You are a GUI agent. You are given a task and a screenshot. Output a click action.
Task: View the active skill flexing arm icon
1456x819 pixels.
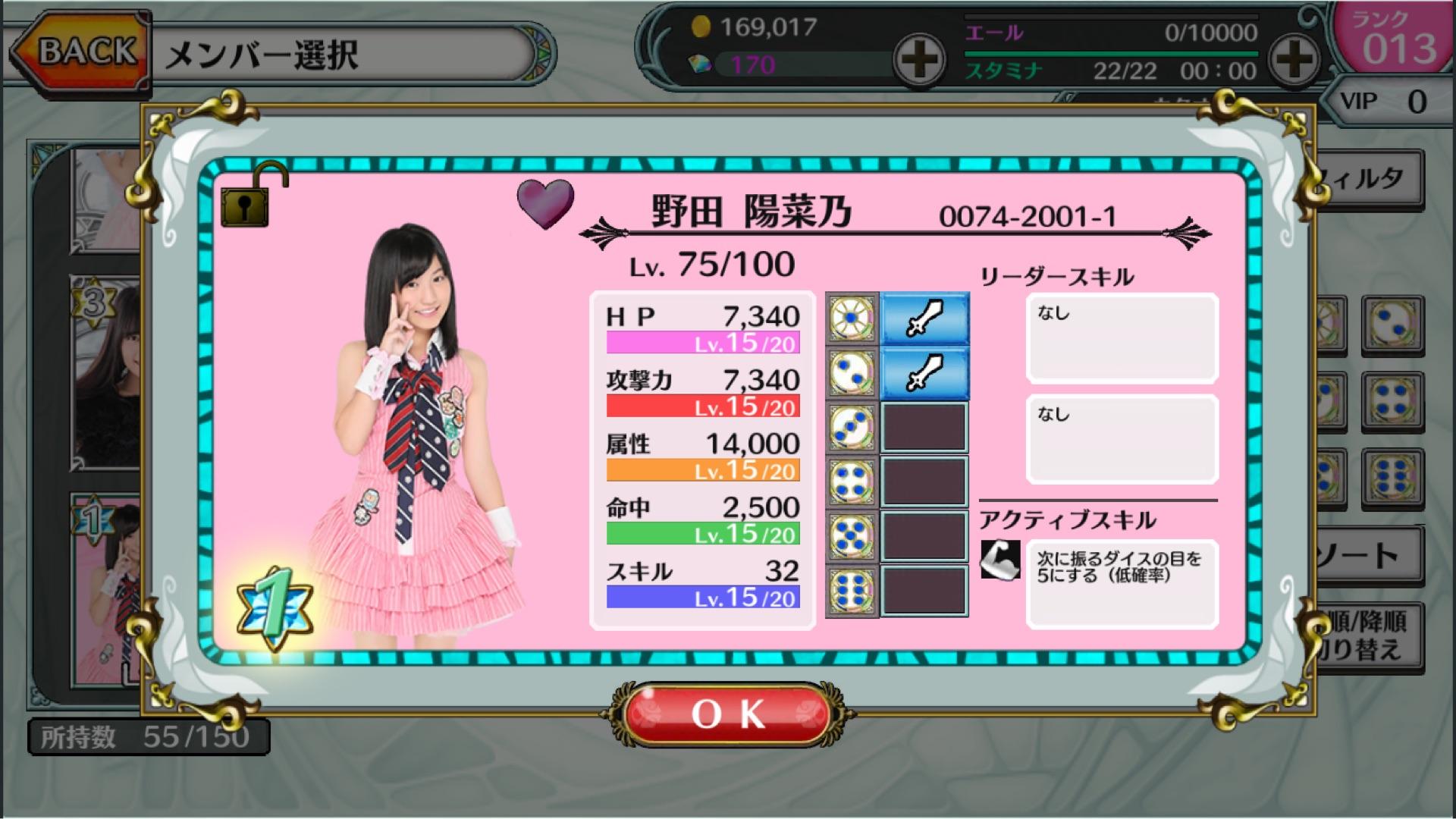[x=1000, y=560]
